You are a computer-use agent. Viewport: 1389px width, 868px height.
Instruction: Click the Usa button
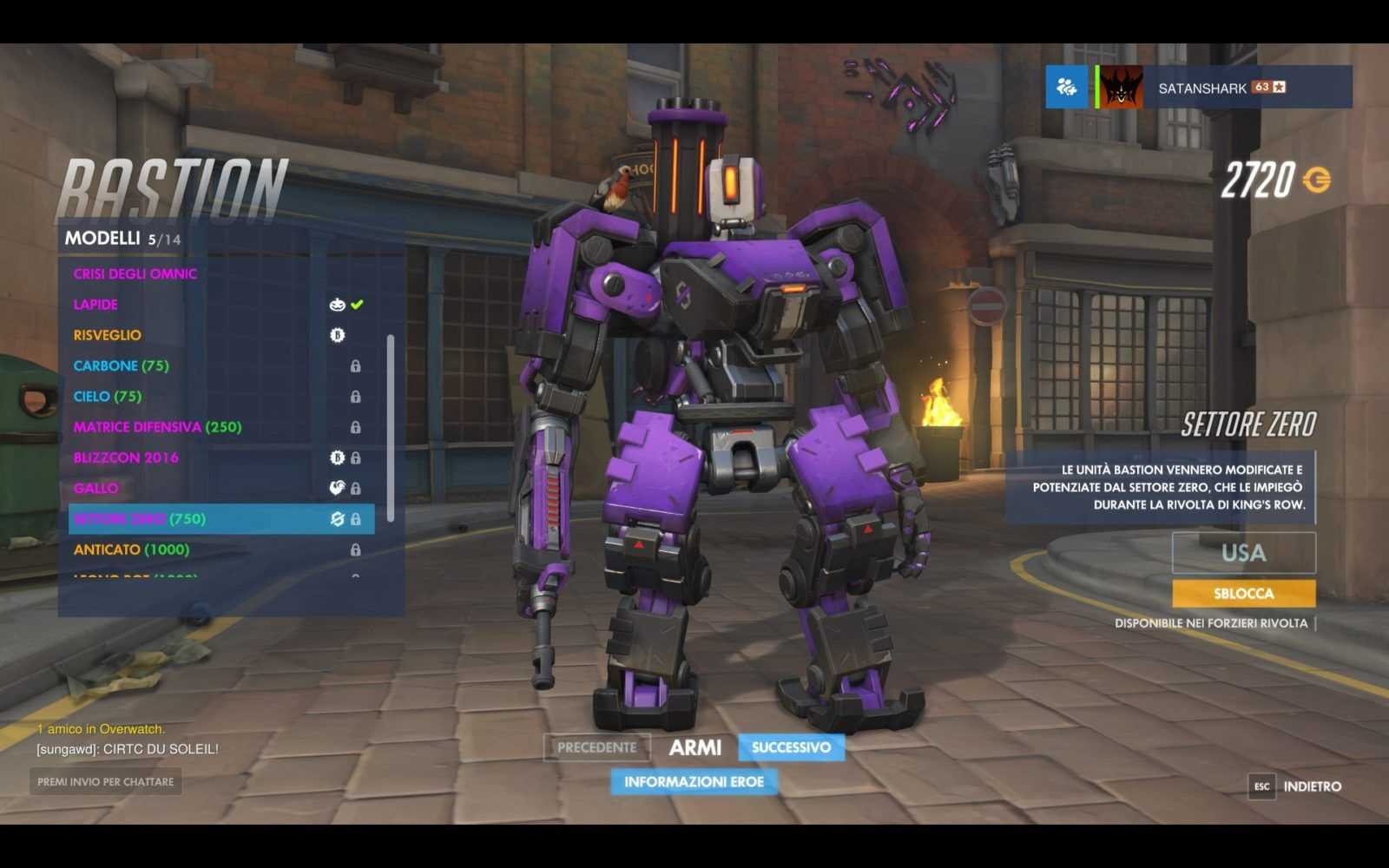pos(1243,553)
